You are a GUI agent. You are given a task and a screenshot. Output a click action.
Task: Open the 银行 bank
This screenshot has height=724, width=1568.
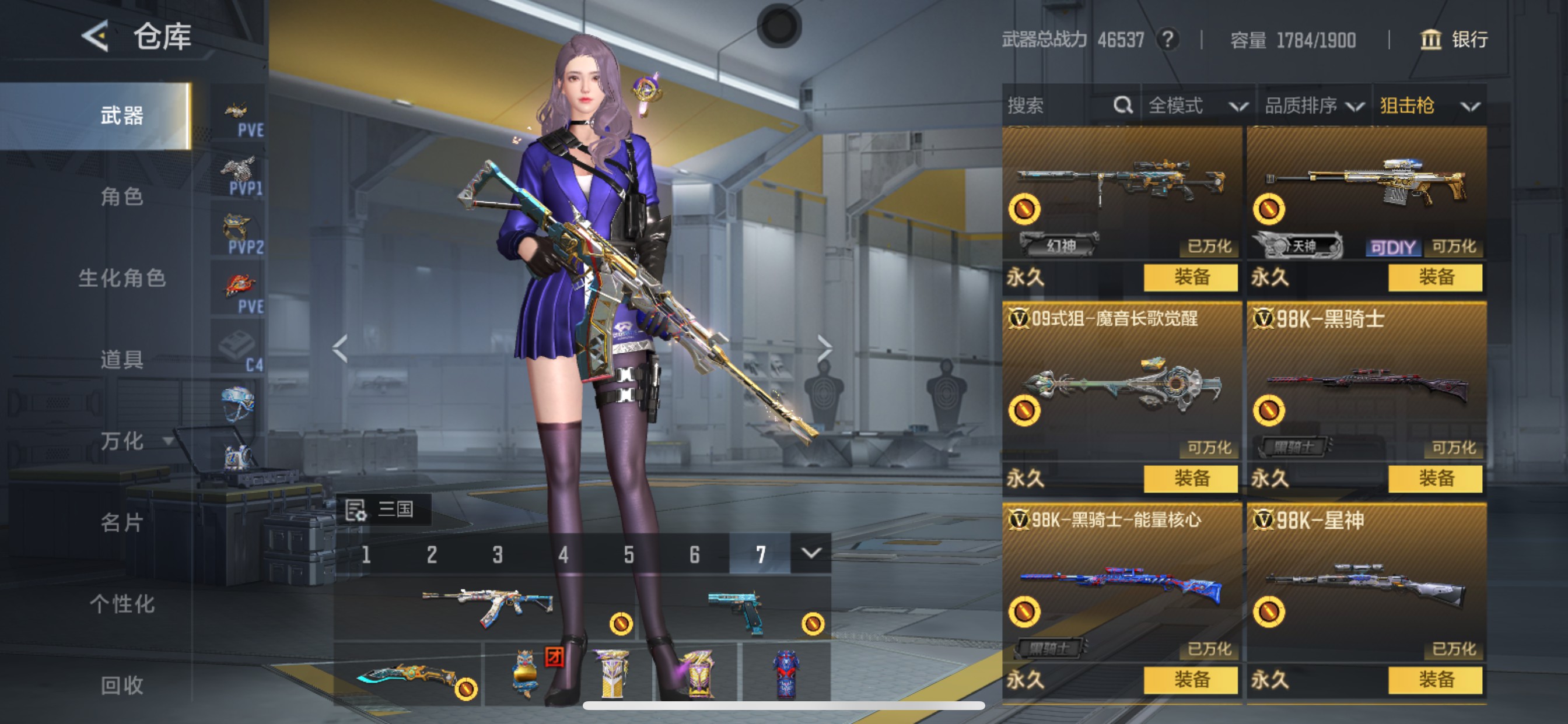click(1454, 40)
